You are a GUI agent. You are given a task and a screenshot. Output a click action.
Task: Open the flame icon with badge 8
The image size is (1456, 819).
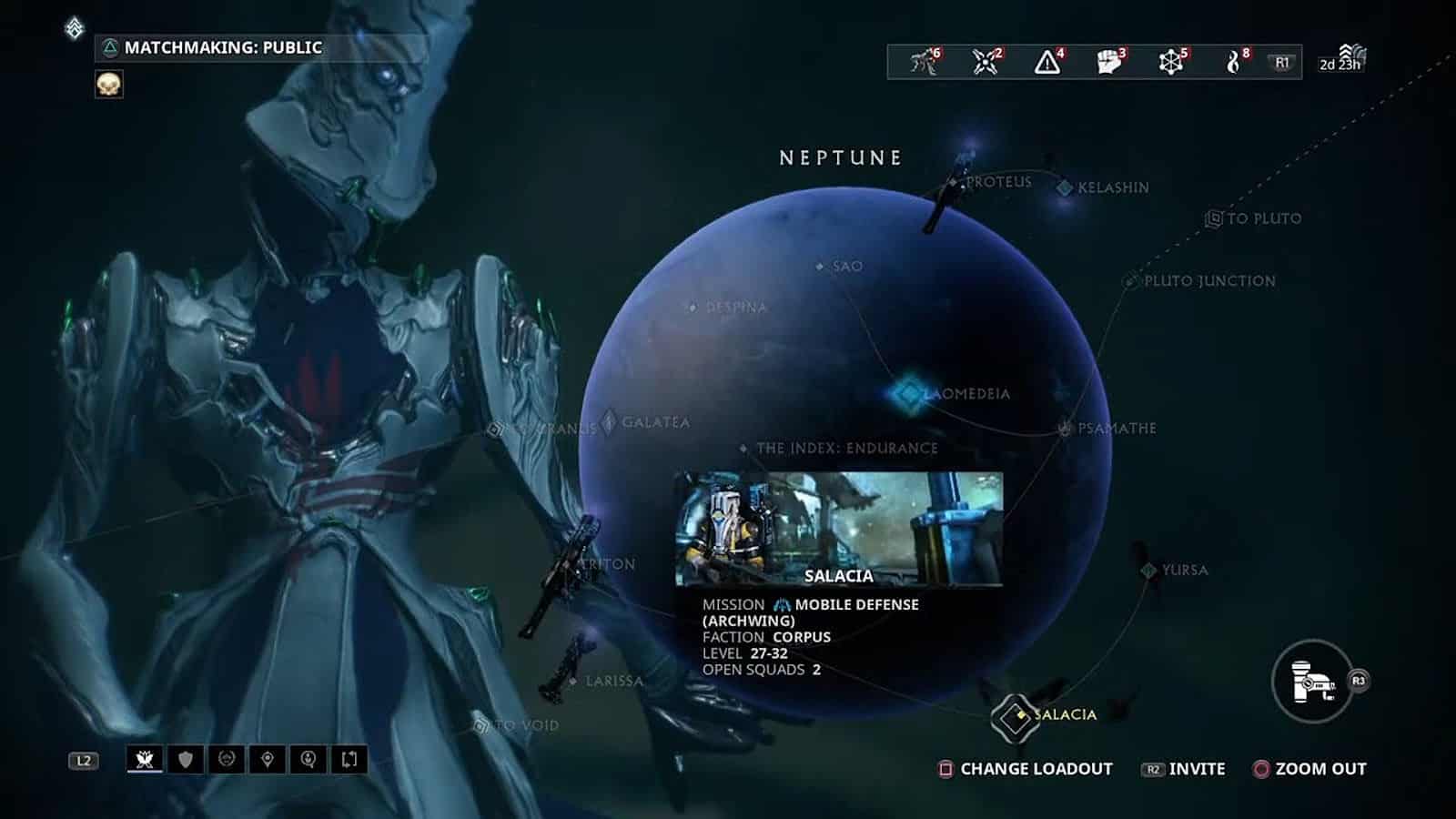click(x=1233, y=62)
